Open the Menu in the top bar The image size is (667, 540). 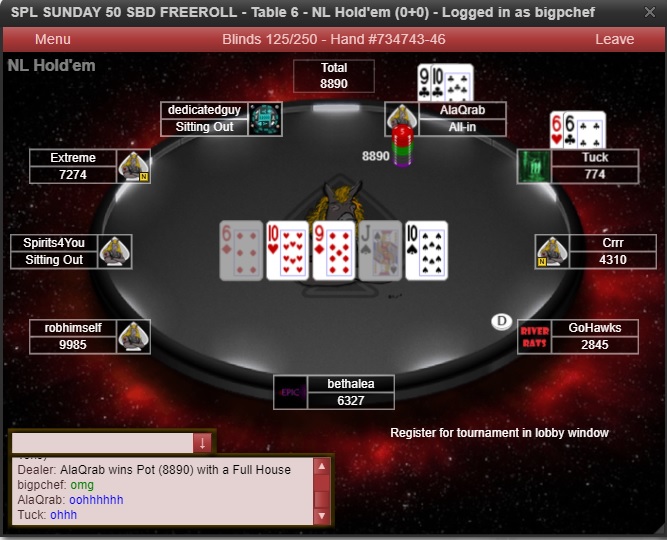pos(52,39)
